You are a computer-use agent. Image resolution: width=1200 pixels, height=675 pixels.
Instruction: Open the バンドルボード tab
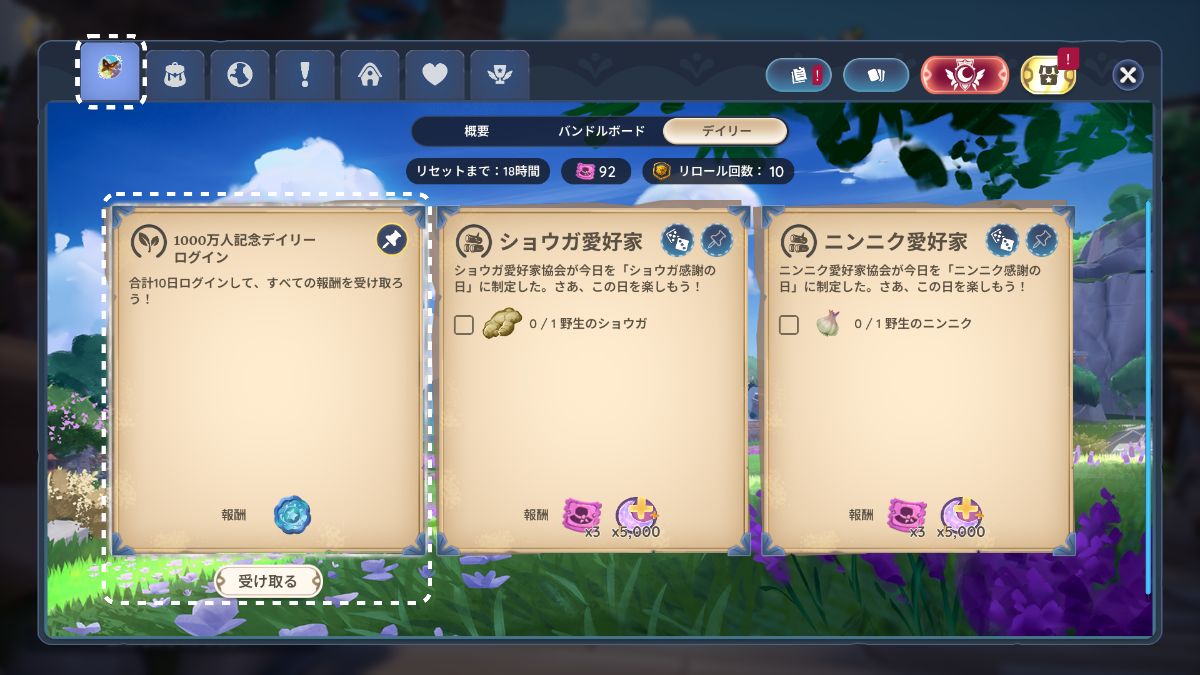click(x=600, y=131)
